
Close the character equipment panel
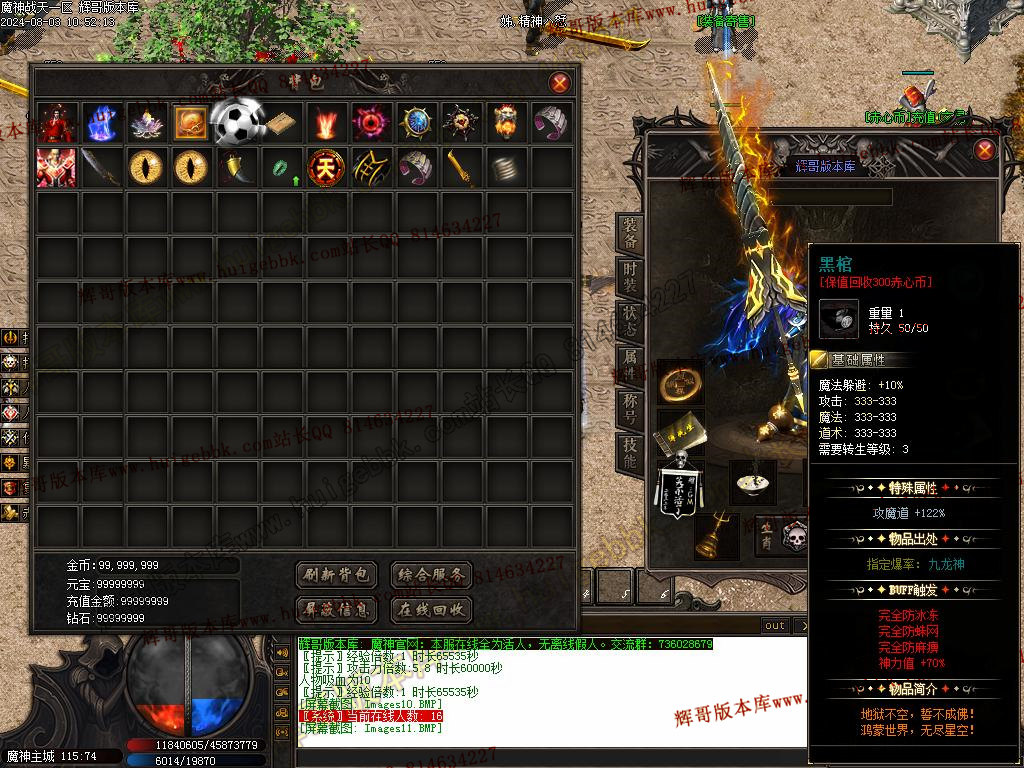985,150
